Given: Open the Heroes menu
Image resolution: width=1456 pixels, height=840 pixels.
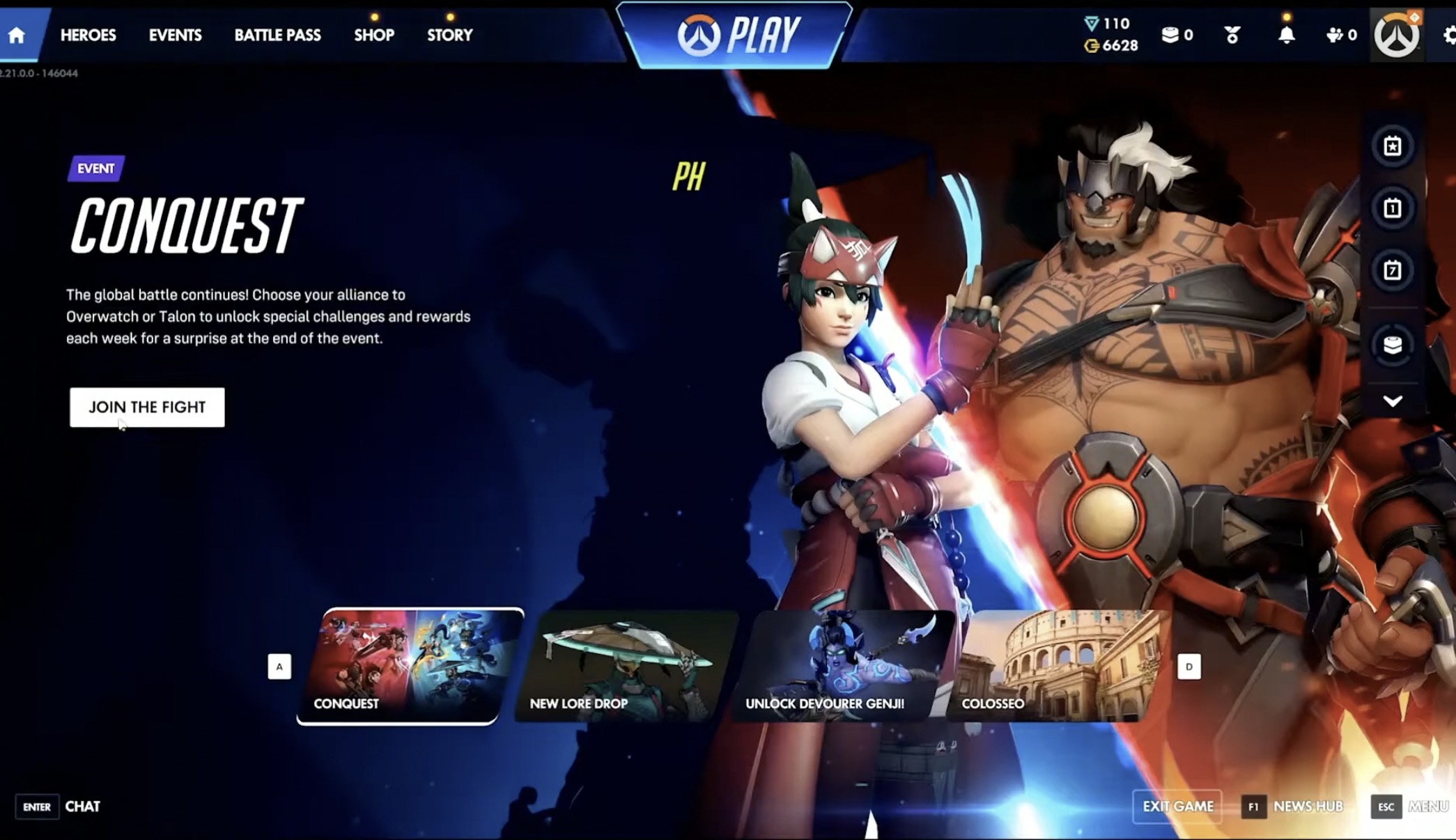Looking at the screenshot, I should pyautogui.click(x=88, y=35).
